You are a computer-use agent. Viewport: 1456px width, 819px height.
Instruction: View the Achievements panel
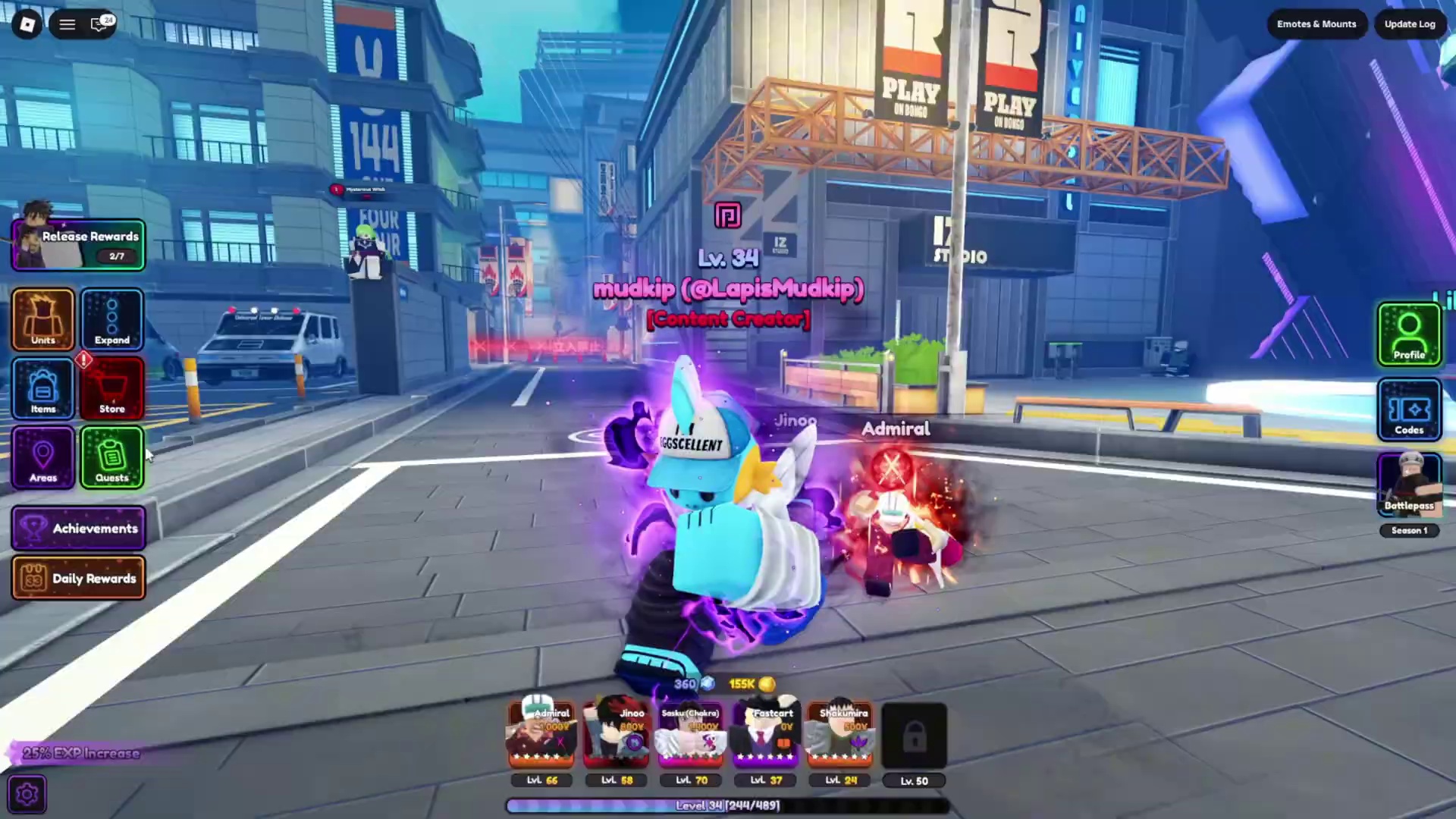tap(79, 529)
